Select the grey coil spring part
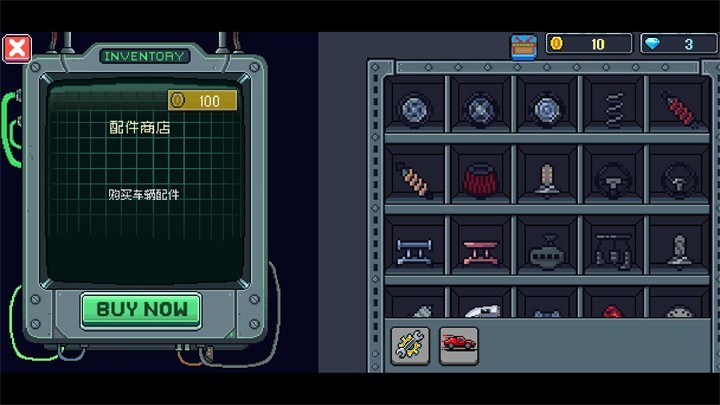720x405 pixels. 614,105
